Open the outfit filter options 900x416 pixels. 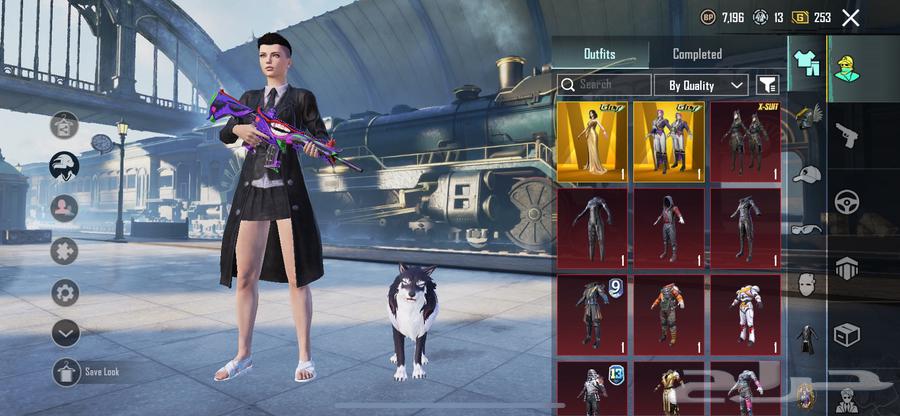coord(767,85)
